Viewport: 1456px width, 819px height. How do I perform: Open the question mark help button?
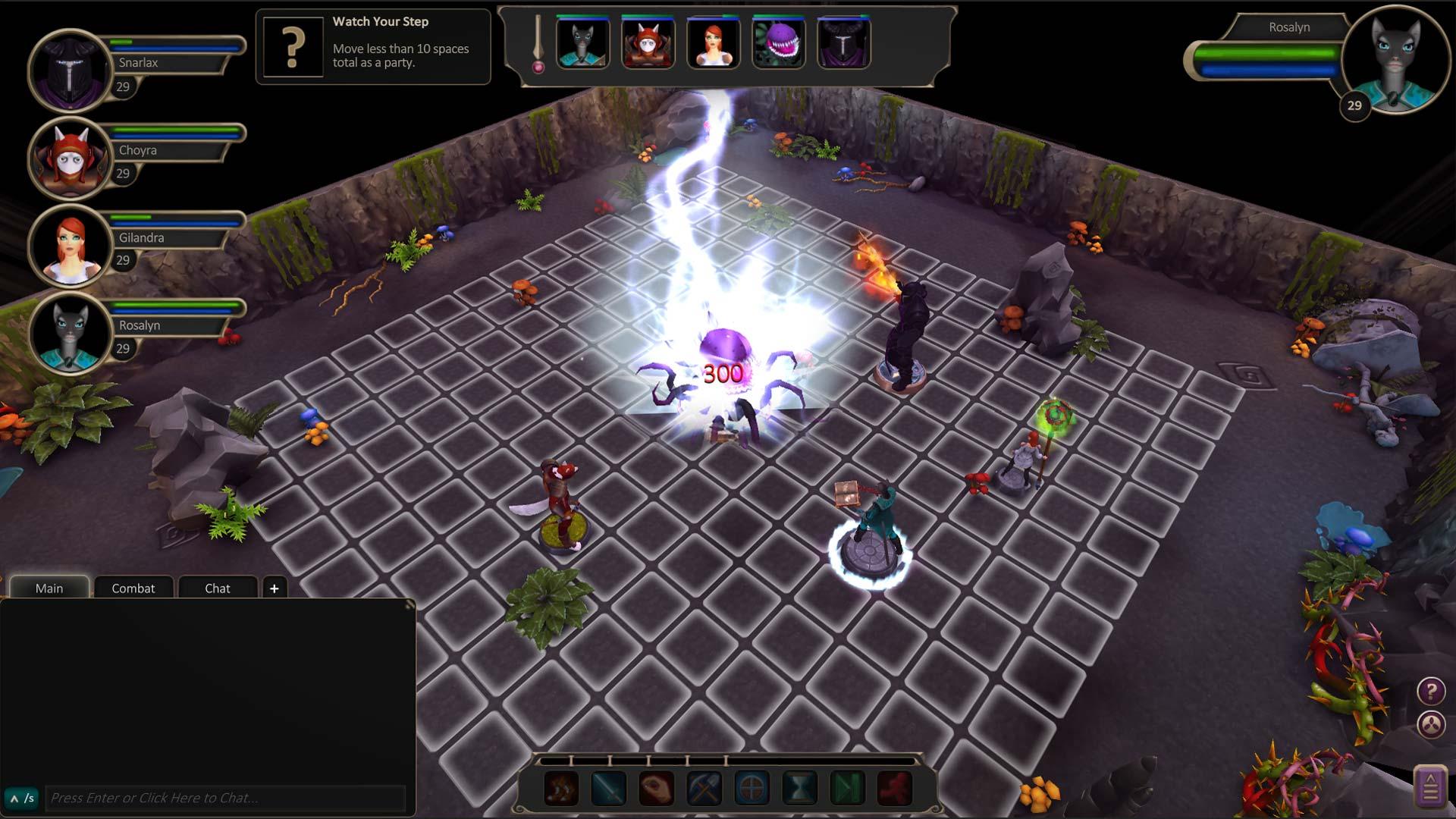tap(1431, 691)
